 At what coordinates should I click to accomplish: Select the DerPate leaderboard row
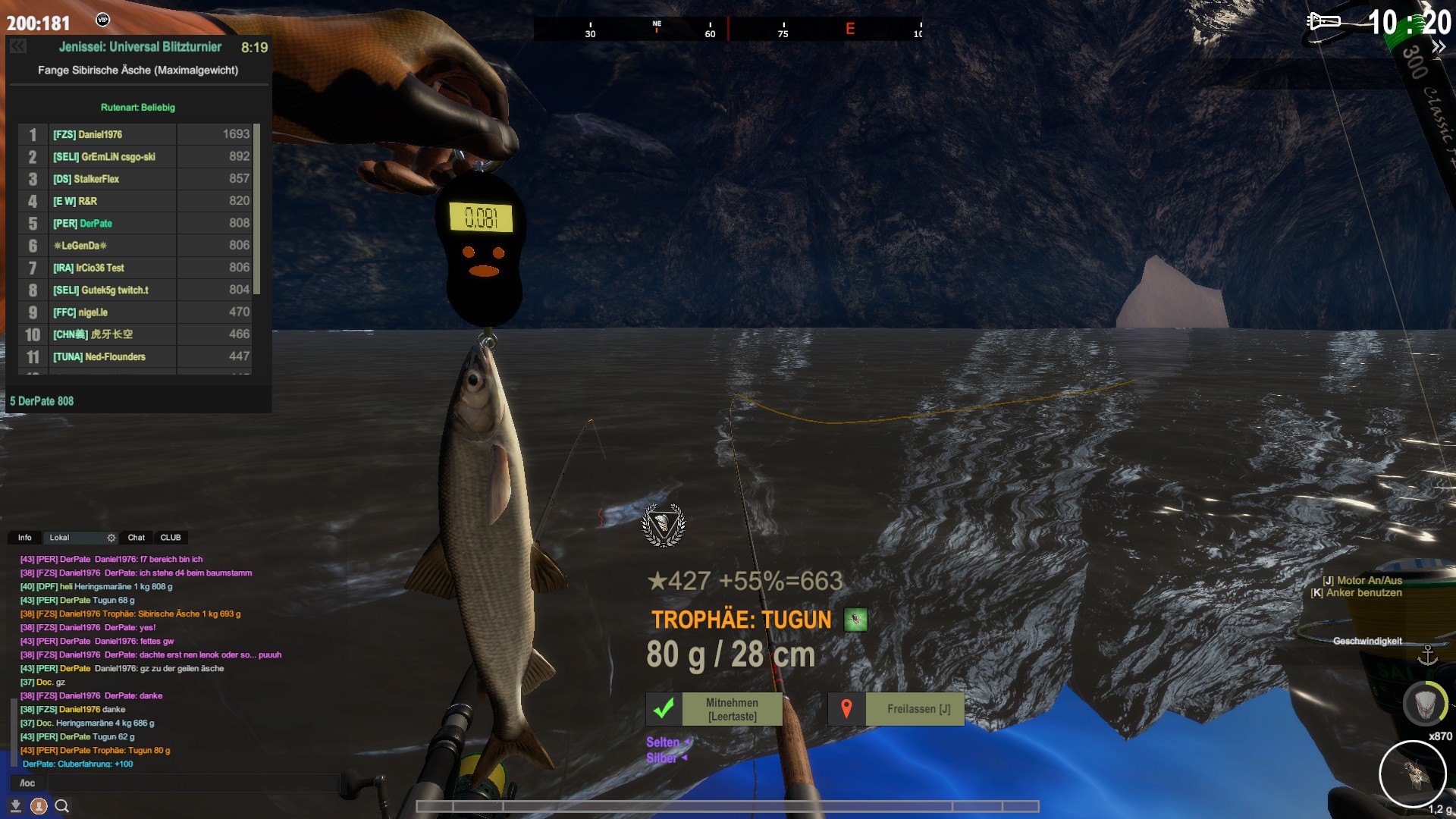pyautogui.click(x=136, y=224)
